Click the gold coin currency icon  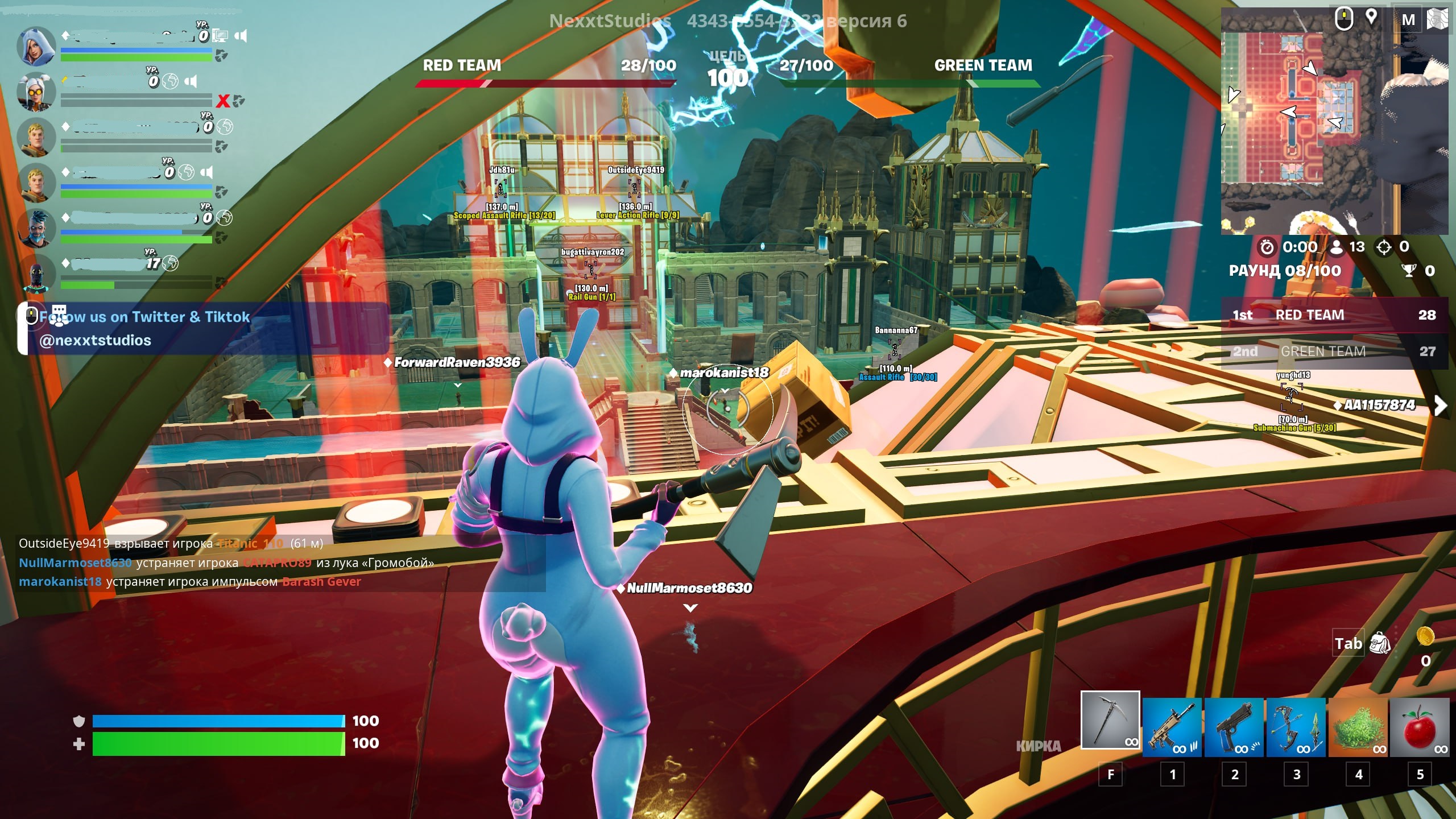coord(1425,636)
